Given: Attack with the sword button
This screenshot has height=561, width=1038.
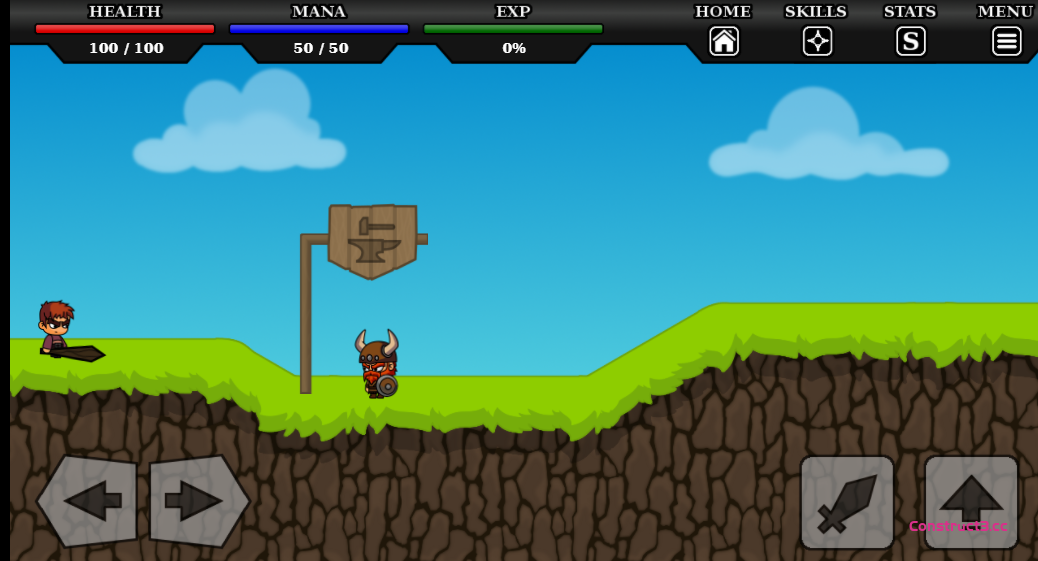Looking at the screenshot, I should [846, 502].
